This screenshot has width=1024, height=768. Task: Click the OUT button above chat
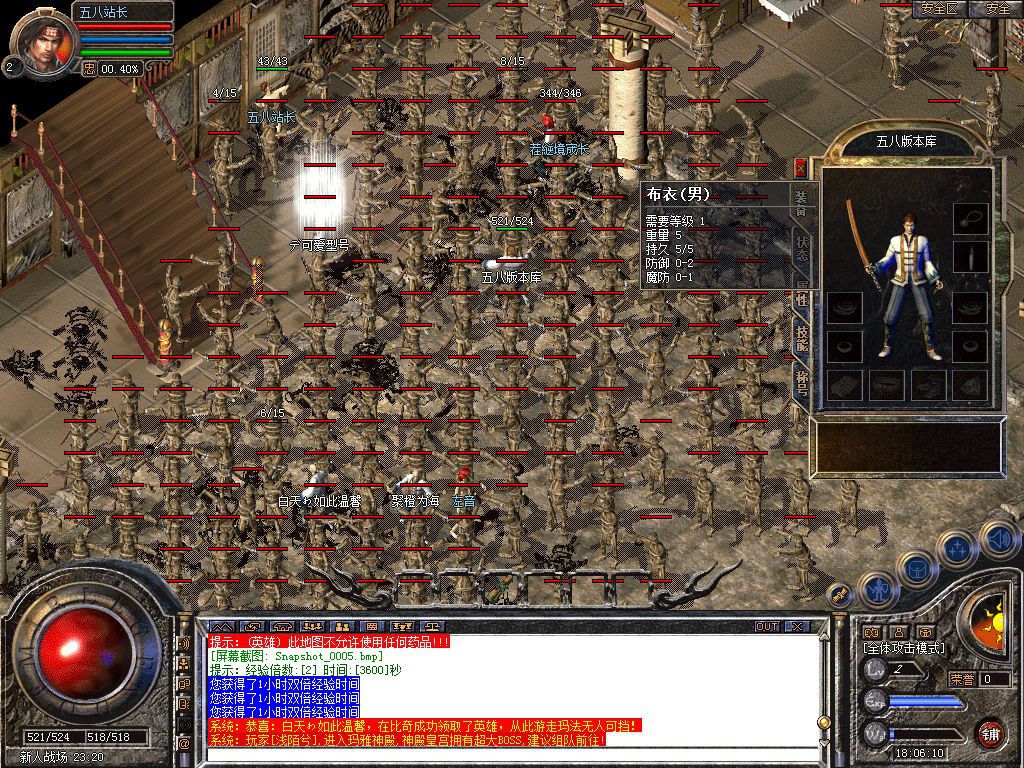(x=767, y=627)
